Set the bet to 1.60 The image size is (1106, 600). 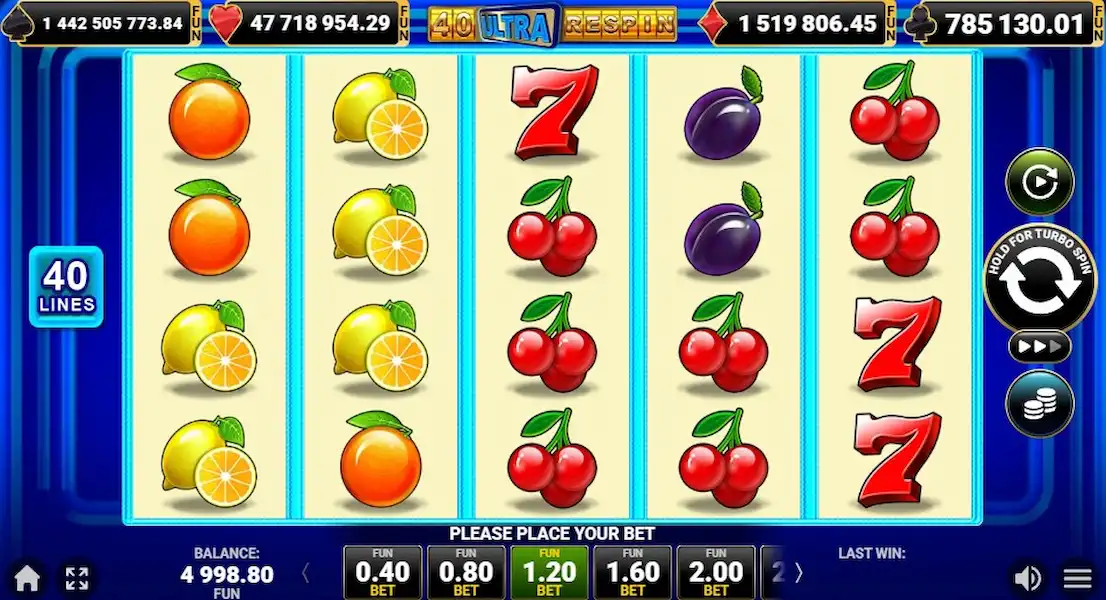632,573
